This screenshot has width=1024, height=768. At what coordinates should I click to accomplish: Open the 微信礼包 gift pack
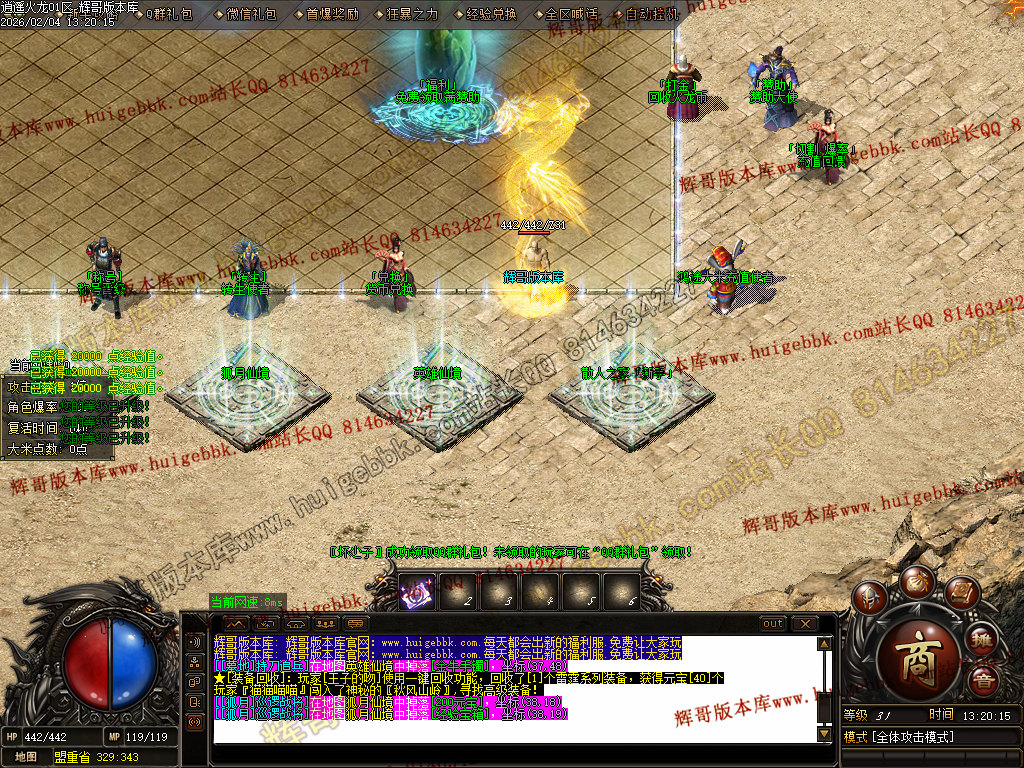click(251, 14)
